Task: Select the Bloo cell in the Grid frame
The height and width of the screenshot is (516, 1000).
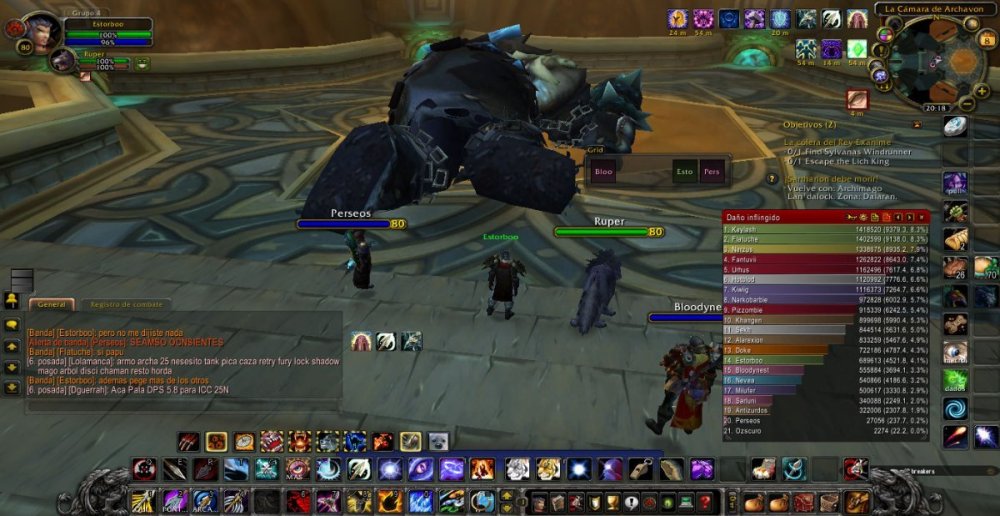Action: pos(603,171)
